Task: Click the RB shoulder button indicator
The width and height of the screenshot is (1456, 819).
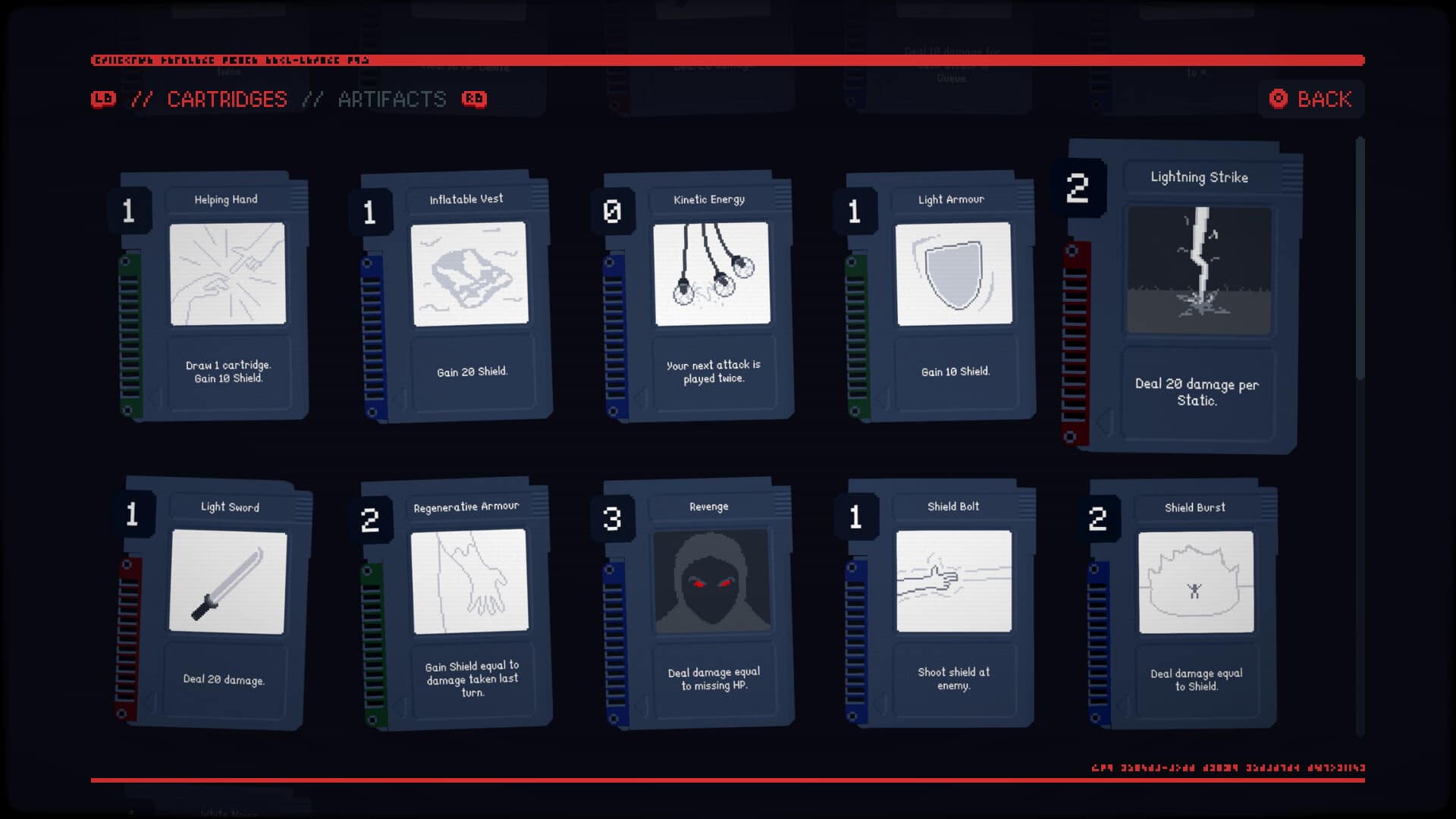Action: point(475,99)
